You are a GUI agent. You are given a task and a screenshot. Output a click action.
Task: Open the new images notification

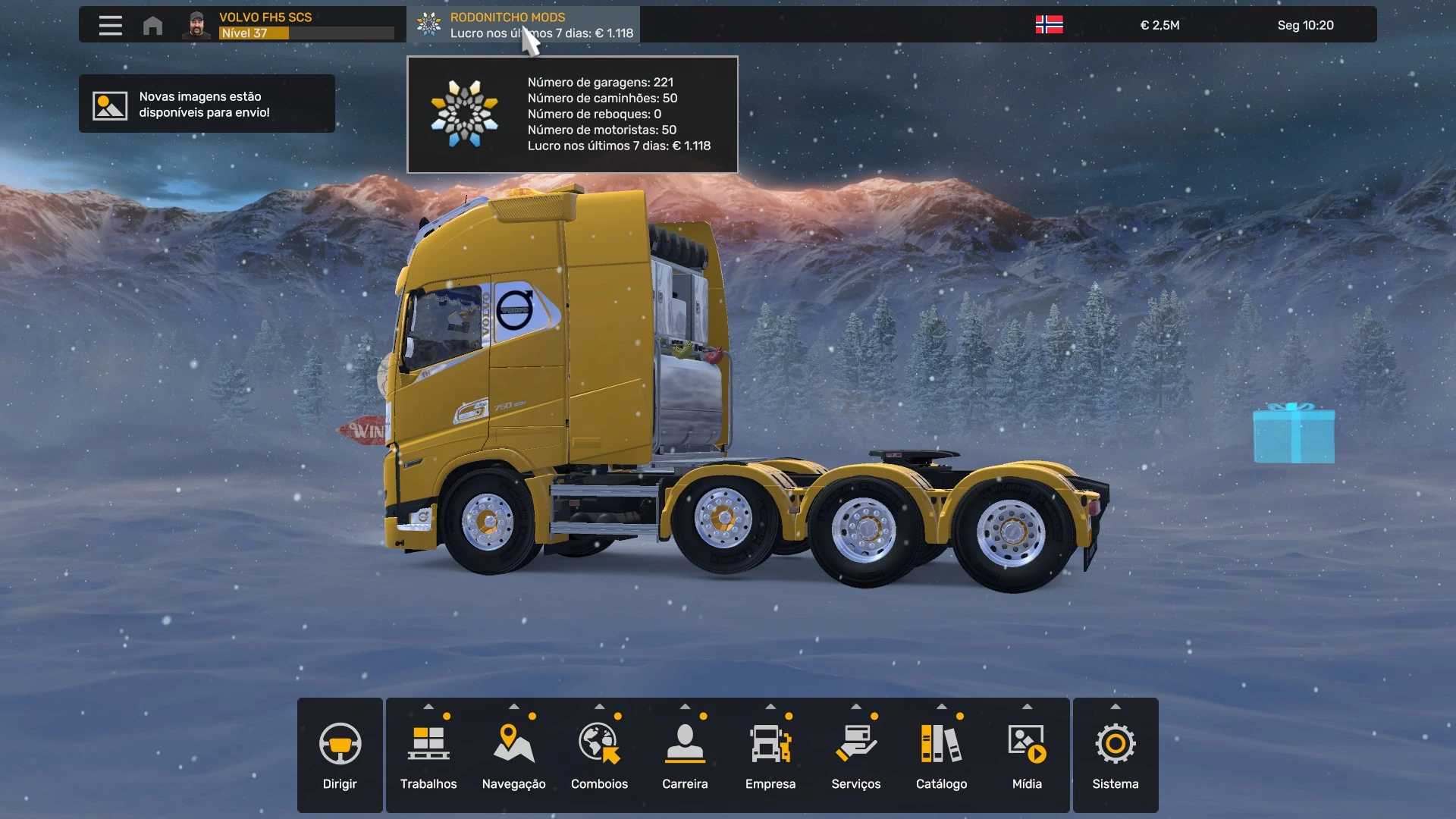click(x=206, y=104)
